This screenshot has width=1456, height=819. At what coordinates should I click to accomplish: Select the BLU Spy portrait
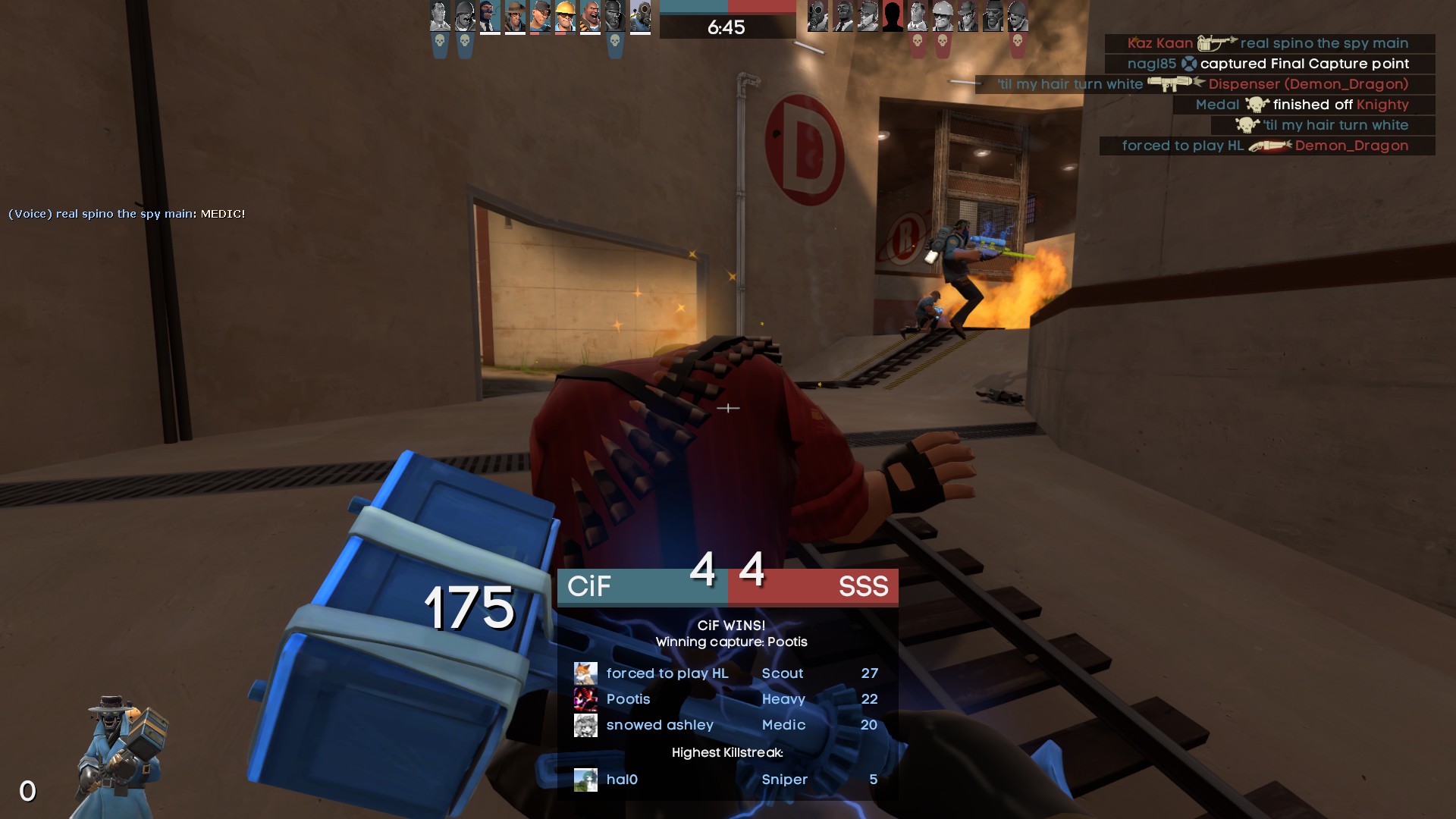coord(490,16)
